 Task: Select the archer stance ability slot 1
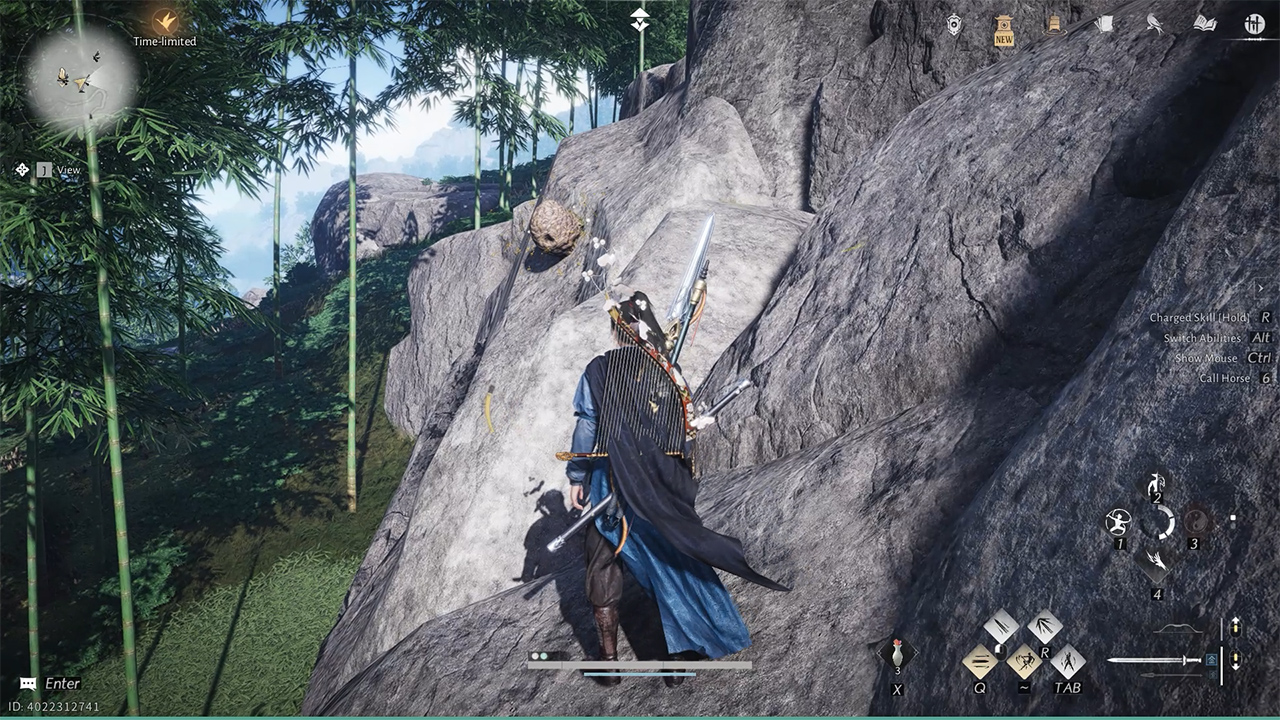pyautogui.click(x=1118, y=522)
